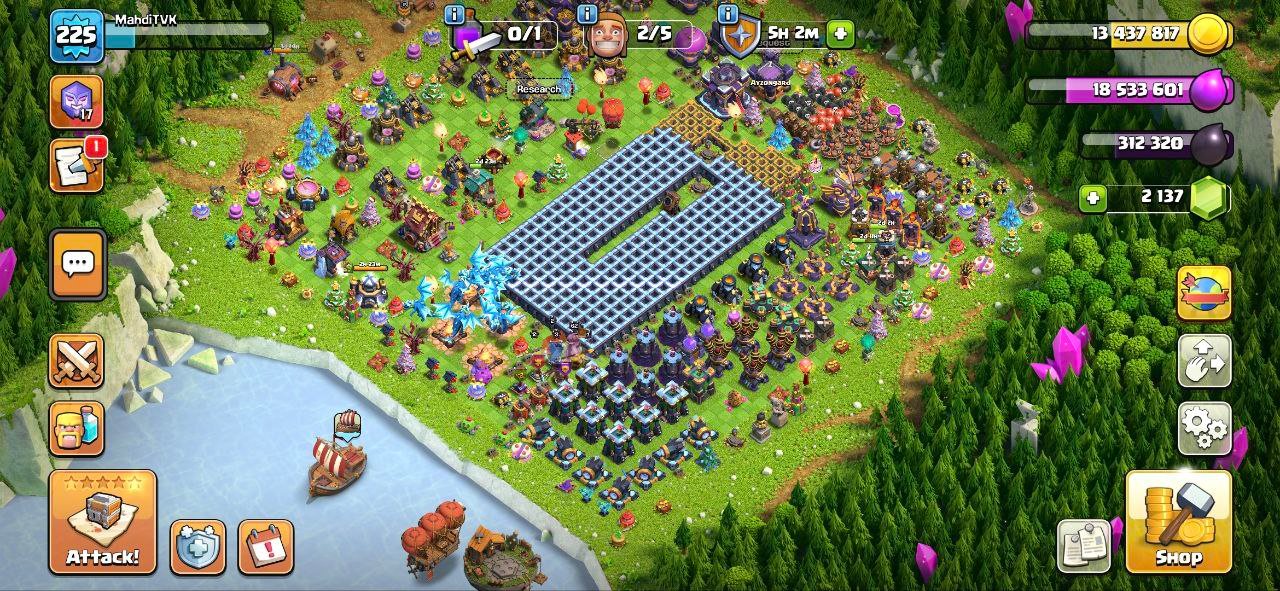This screenshot has width=1280, height=591.
Task: Open the settings gears menu
Action: click(x=1204, y=429)
